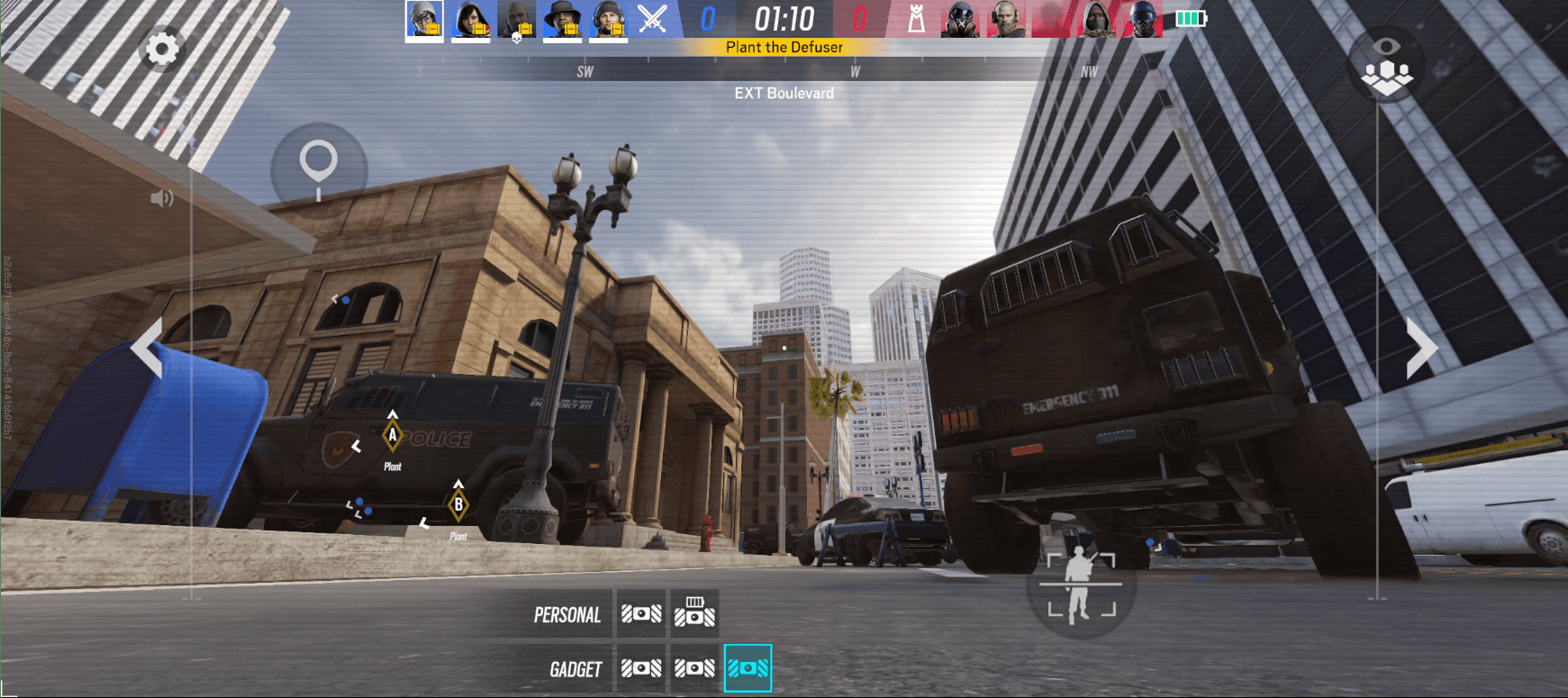Expand the right side panel arrow
This screenshot has width=1568, height=698.
(x=1420, y=347)
